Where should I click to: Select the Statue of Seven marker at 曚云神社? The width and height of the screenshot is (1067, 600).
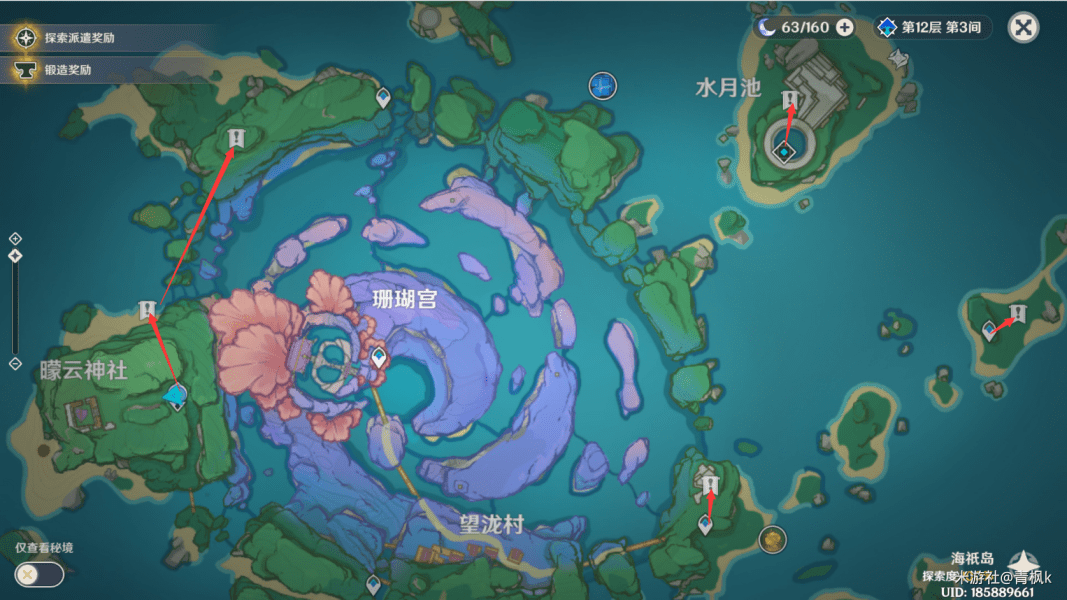tap(176, 398)
